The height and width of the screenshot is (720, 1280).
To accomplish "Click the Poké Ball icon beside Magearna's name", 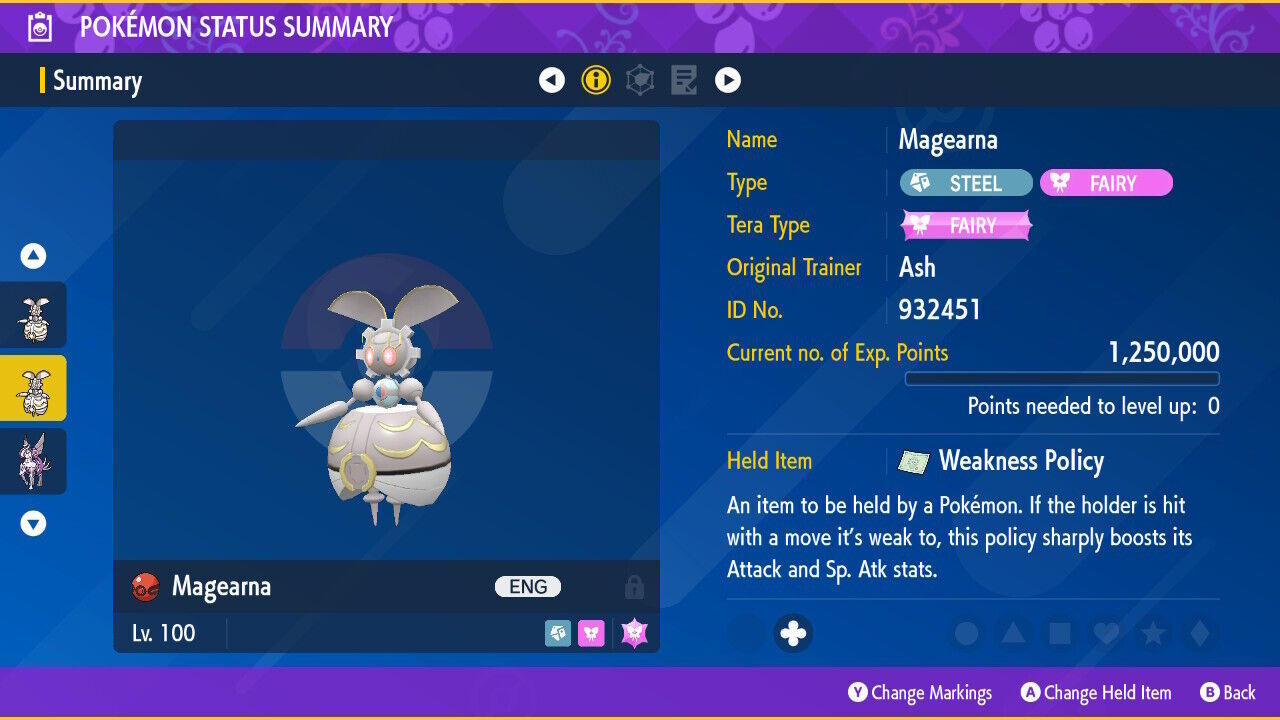I will point(145,587).
